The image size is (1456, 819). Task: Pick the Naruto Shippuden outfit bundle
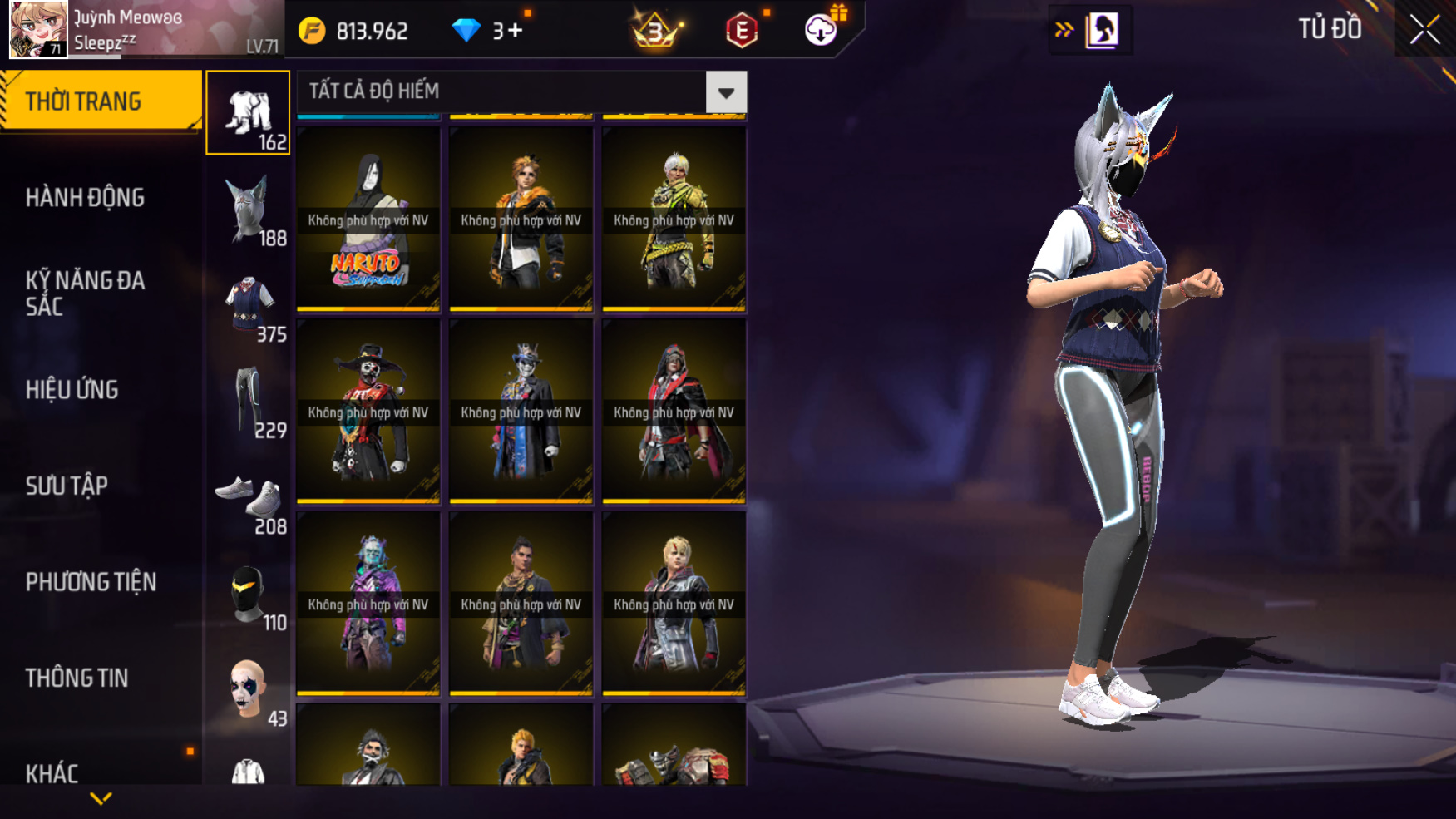[368, 219]
